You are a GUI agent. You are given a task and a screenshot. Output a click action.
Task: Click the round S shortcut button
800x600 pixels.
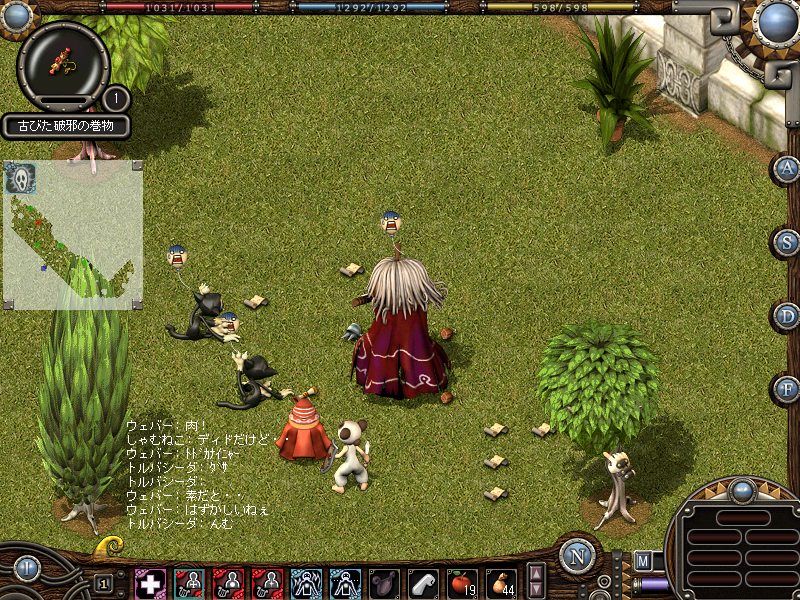pyautogui.click(x=786, y=242)
